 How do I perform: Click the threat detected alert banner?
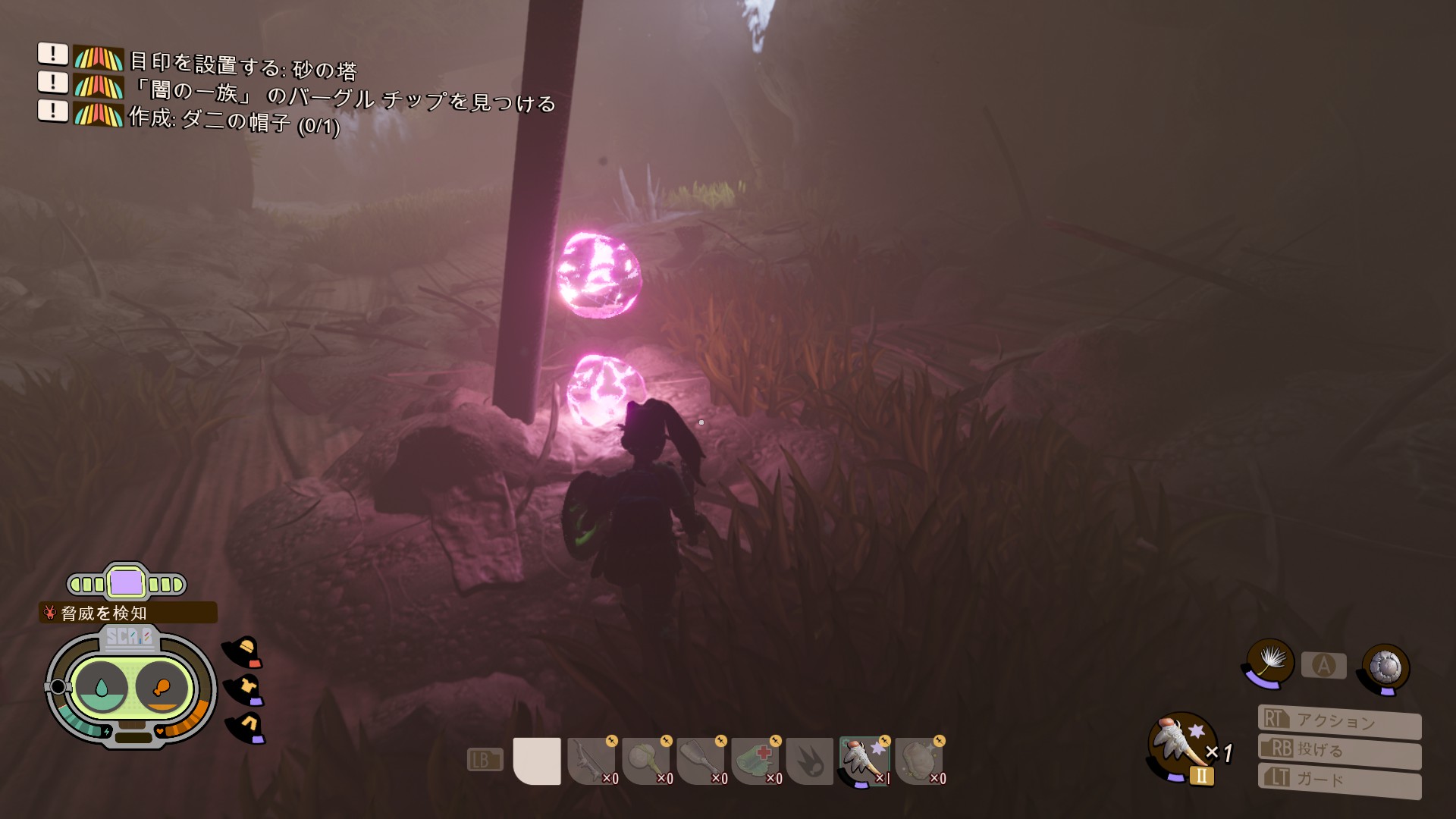pos(127,613)
